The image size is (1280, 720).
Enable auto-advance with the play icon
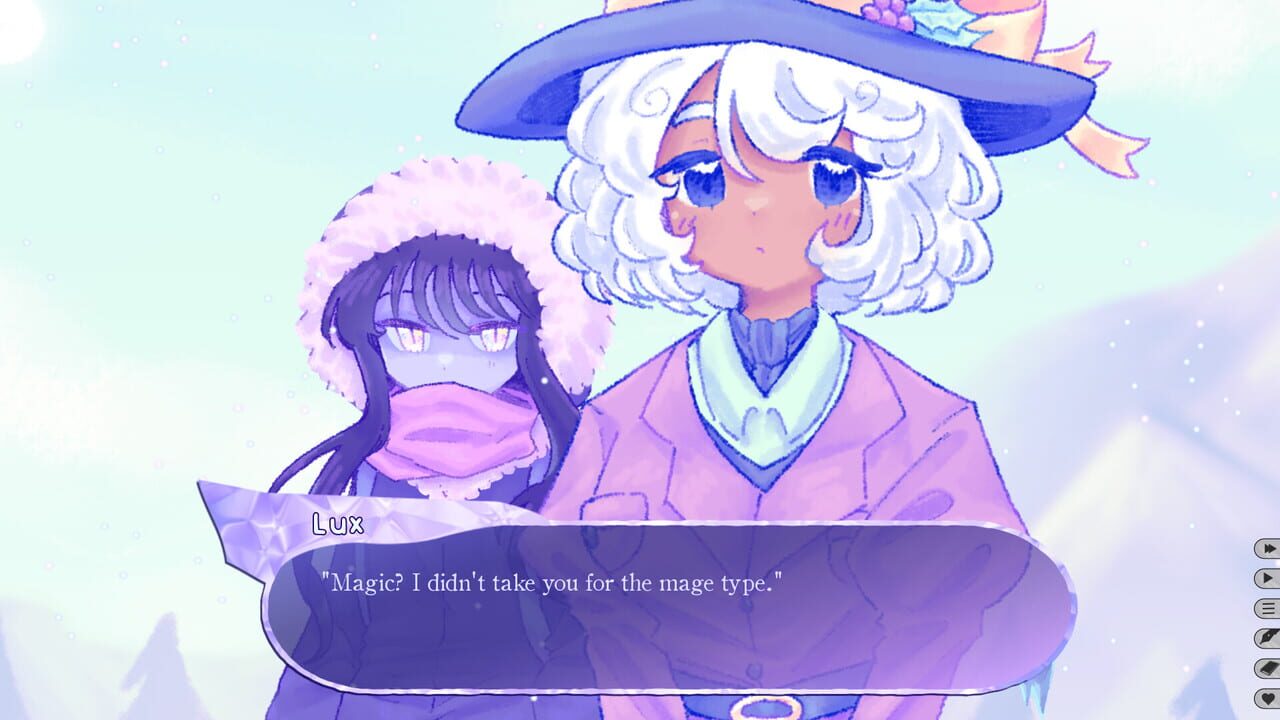coord(1268,579)
